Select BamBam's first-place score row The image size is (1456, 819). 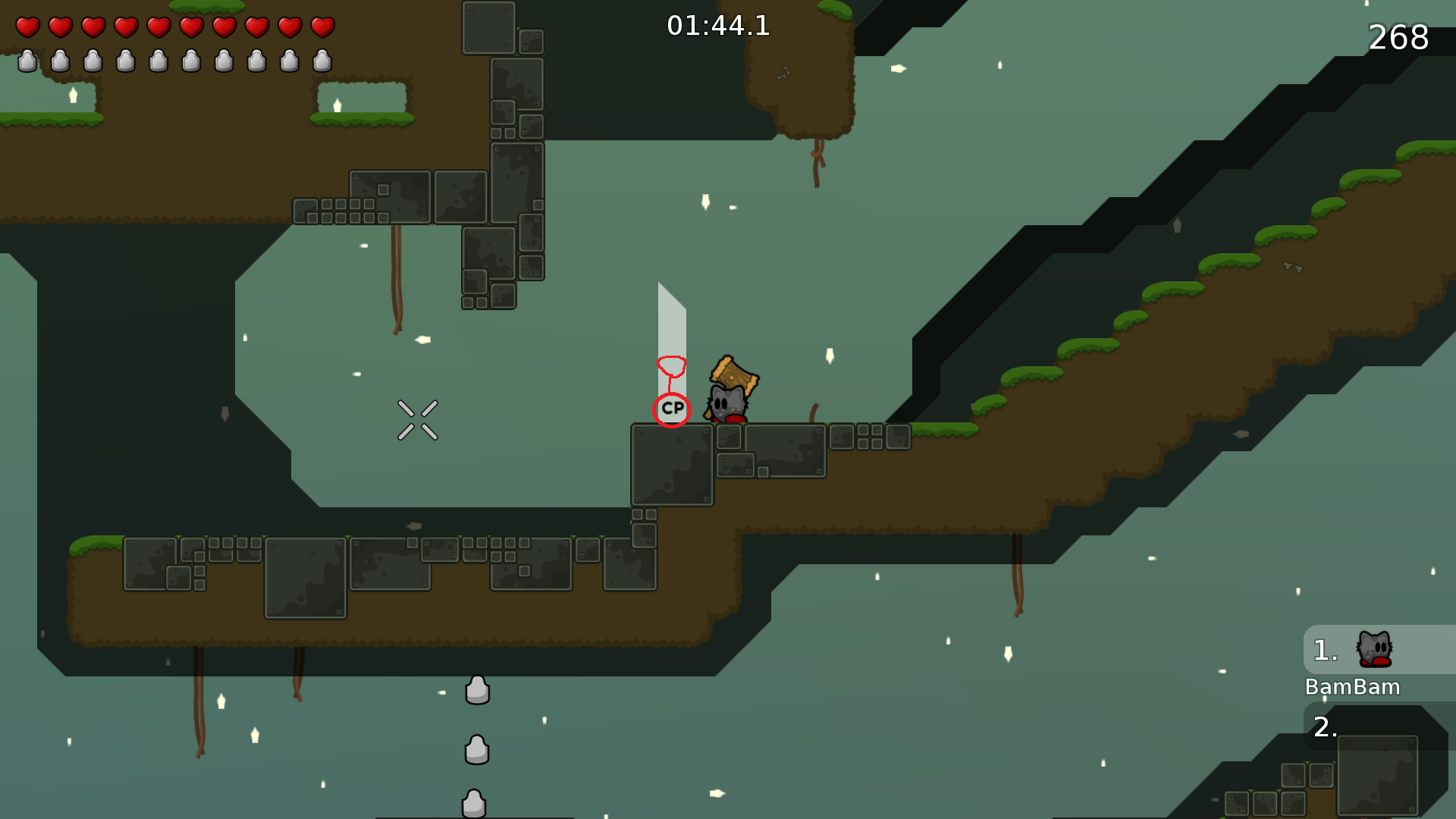[x=1379, y=650]
